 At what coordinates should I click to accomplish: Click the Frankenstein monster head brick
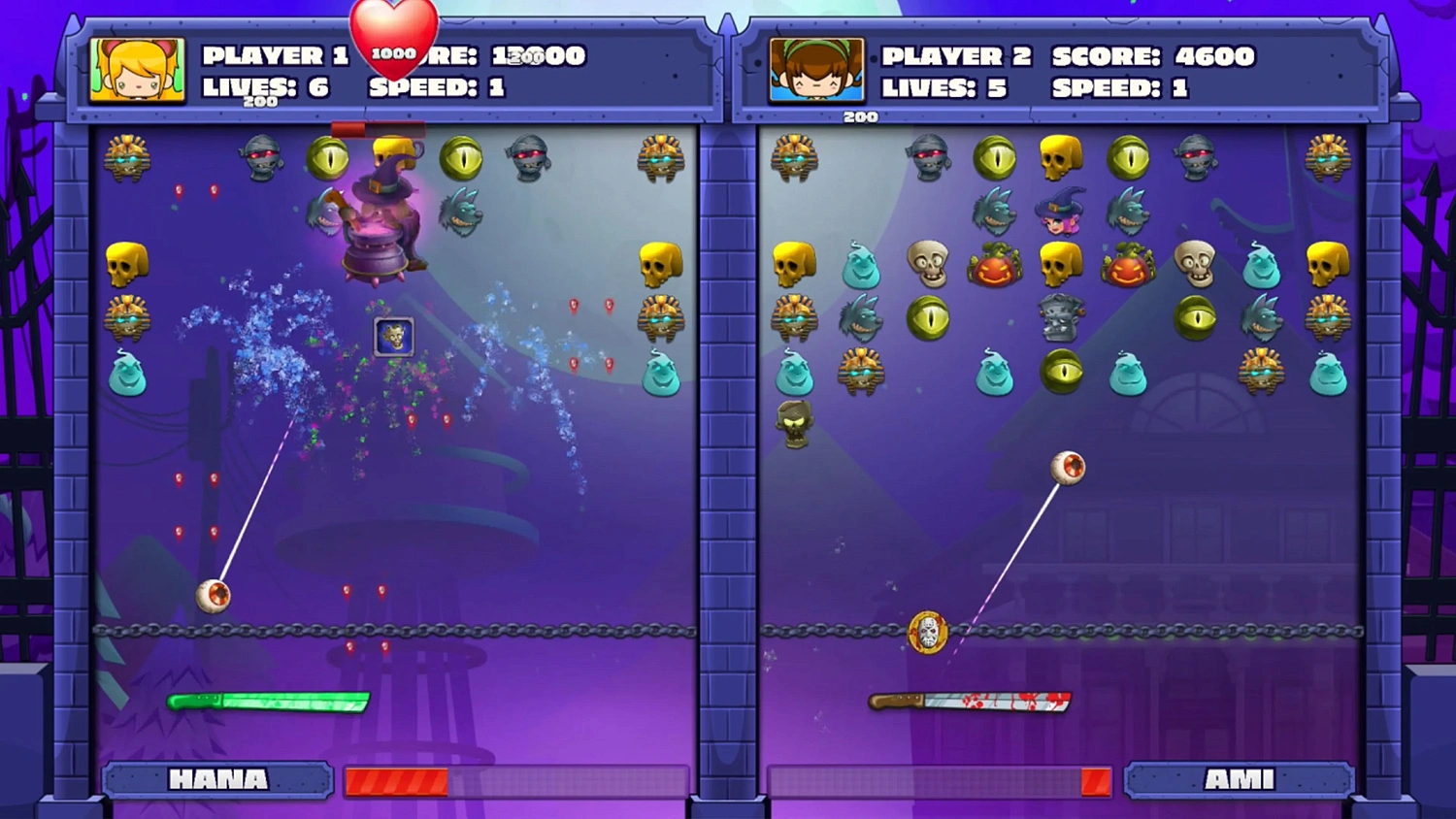tap(1061, 315)
